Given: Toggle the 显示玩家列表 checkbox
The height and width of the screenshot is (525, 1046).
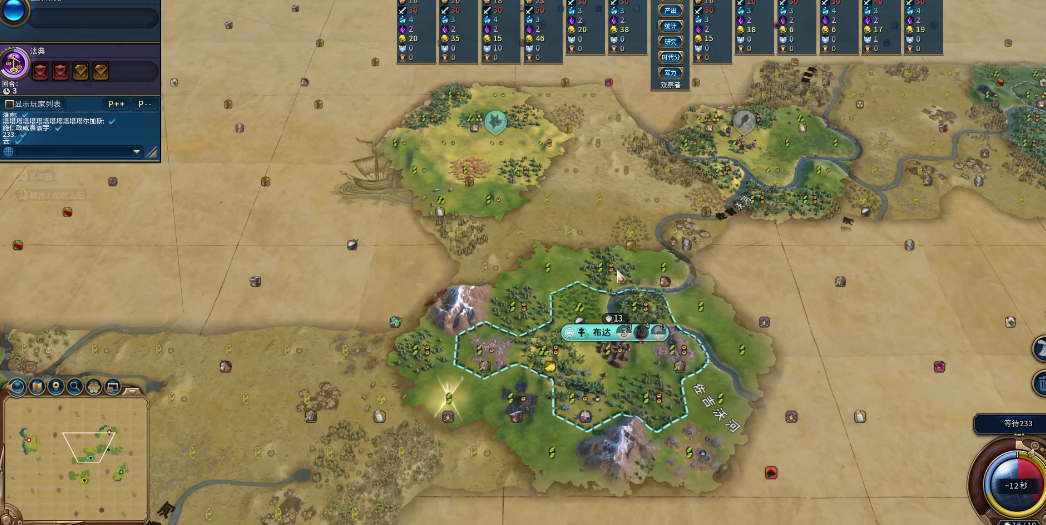Looking at the screenshot, I should 10,104.
